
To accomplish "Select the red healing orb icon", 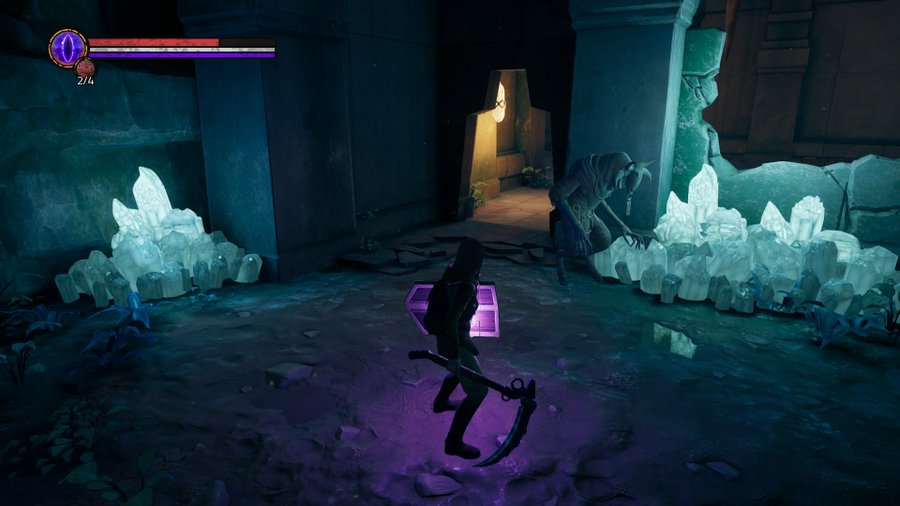I will click(x=85, y=68).
